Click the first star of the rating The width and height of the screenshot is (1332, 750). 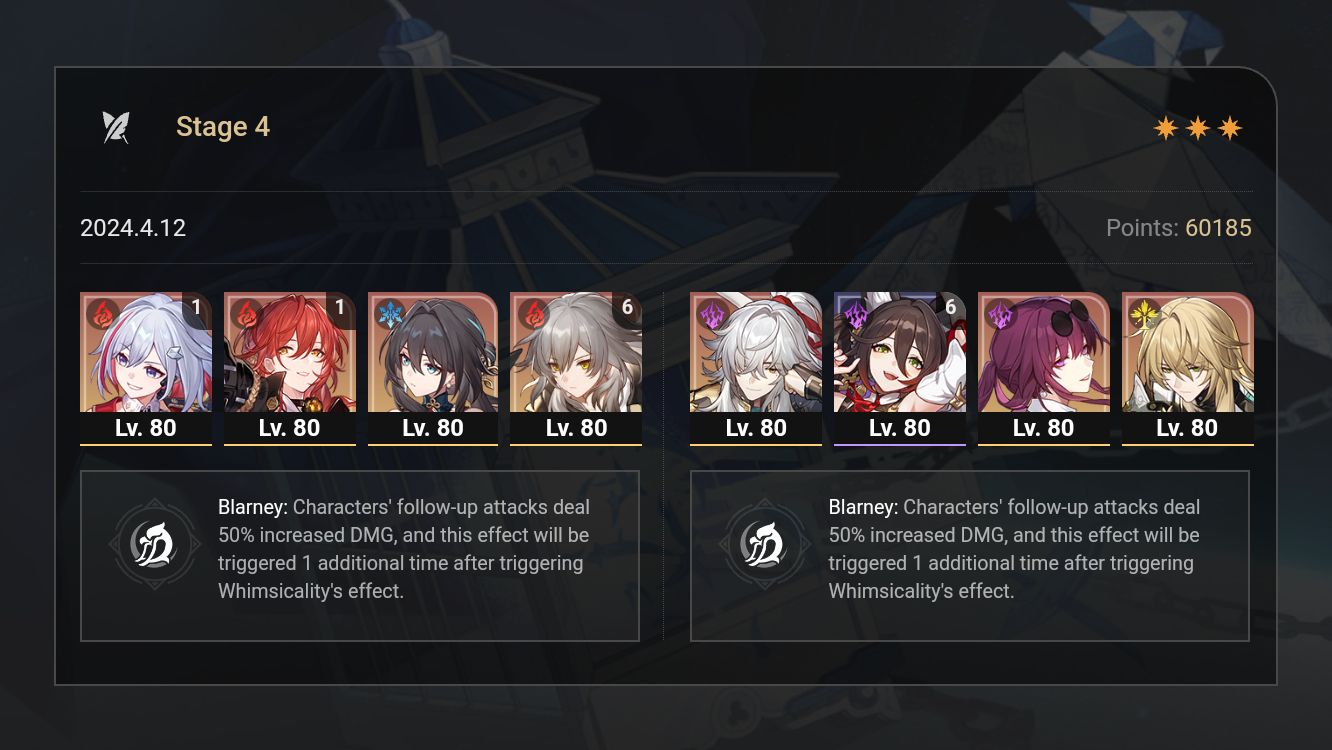[1164, 127]
